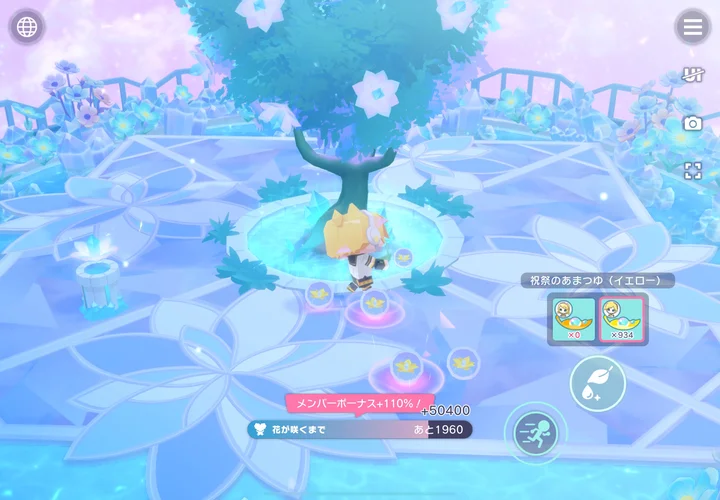This screenshot has height=500, width=720.
Task: Tap the globe icon button
Action: (x=27, y=27)
